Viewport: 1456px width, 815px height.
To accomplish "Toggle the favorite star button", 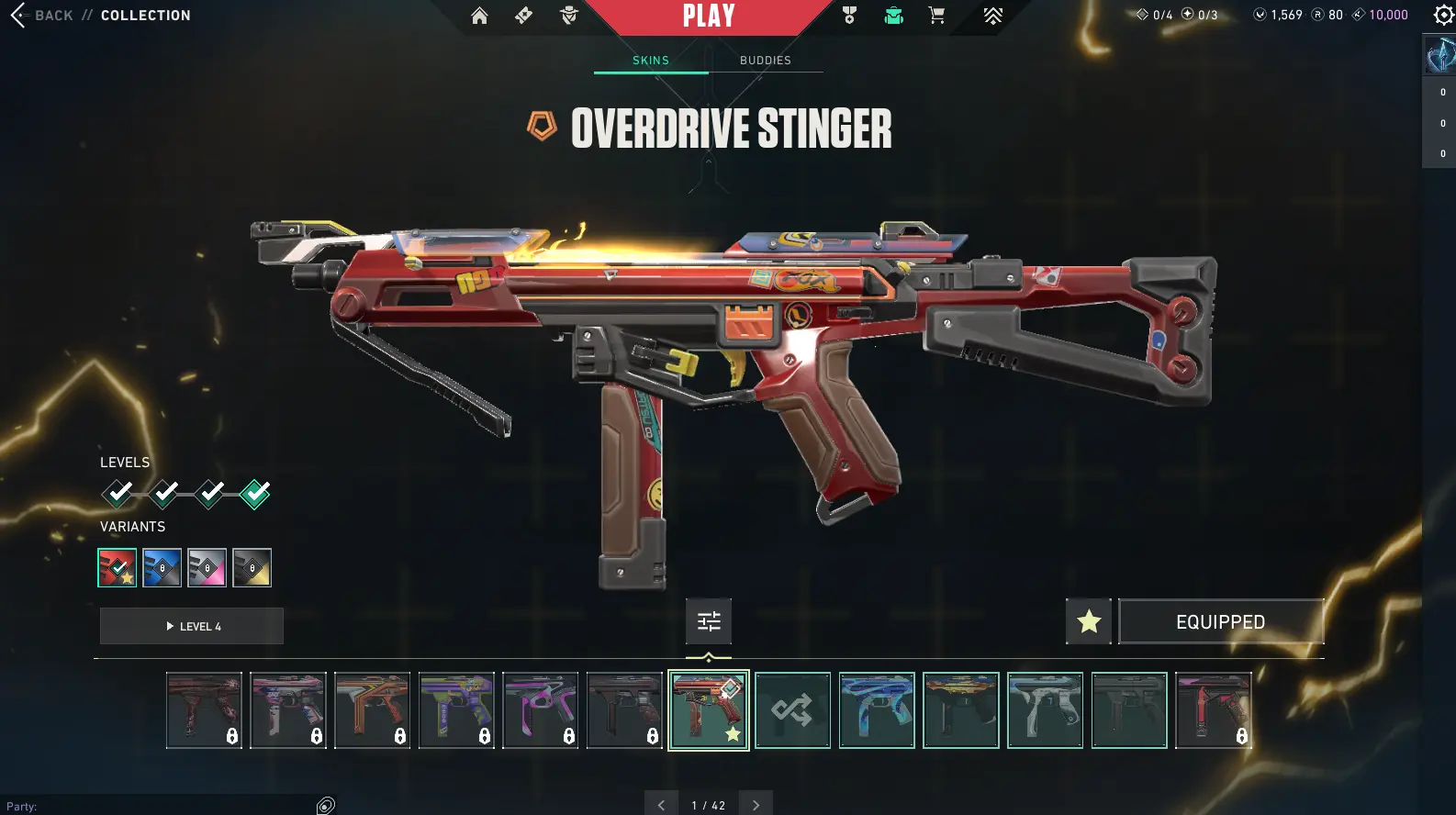I will pos(1089,622).
